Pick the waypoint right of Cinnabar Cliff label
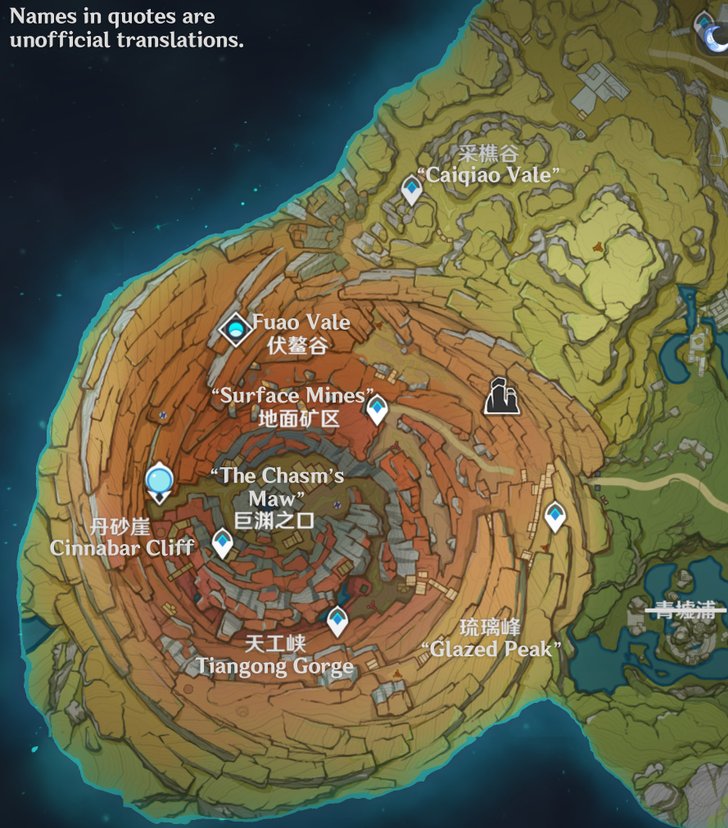728x828 pixels. 222,543
